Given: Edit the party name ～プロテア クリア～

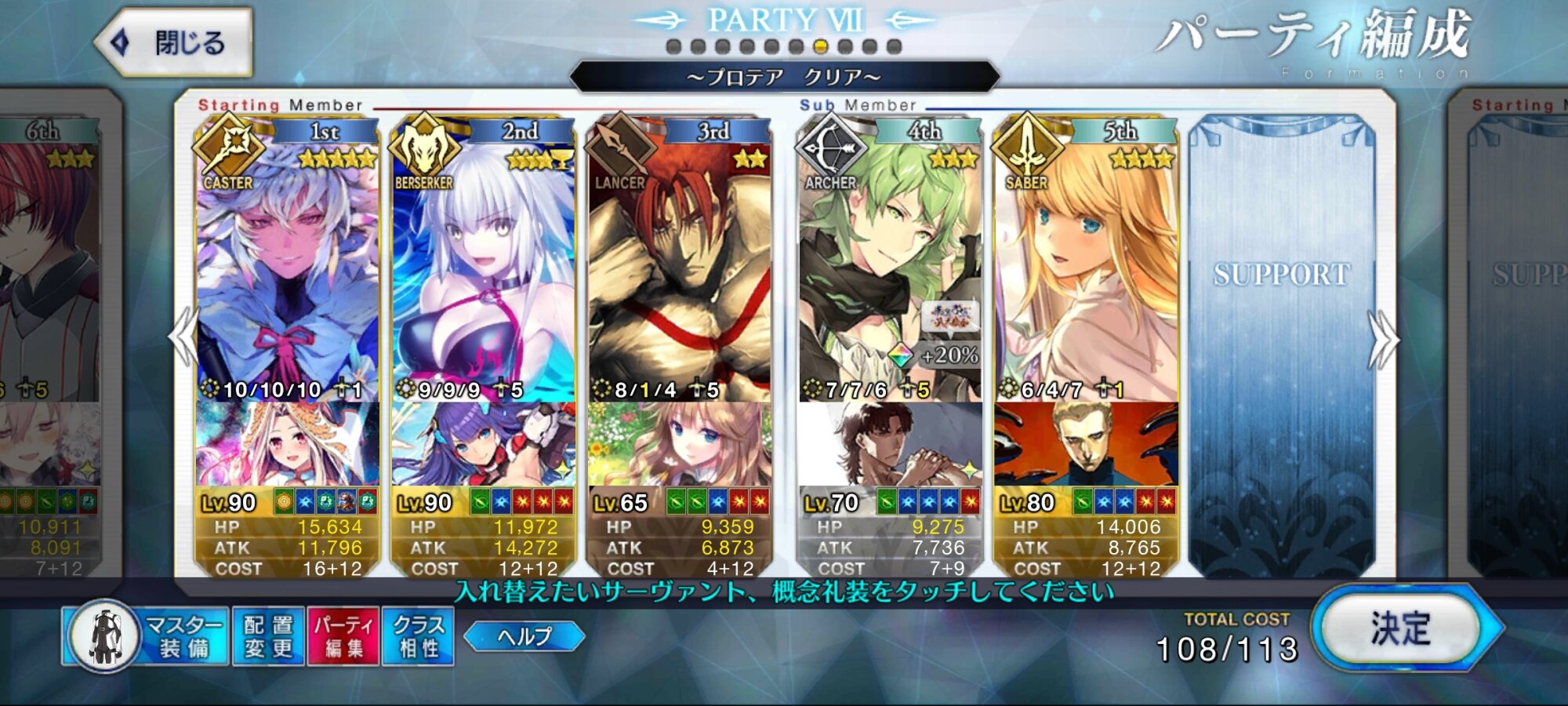Looking at the screenshot, I should tap(784, 77).
